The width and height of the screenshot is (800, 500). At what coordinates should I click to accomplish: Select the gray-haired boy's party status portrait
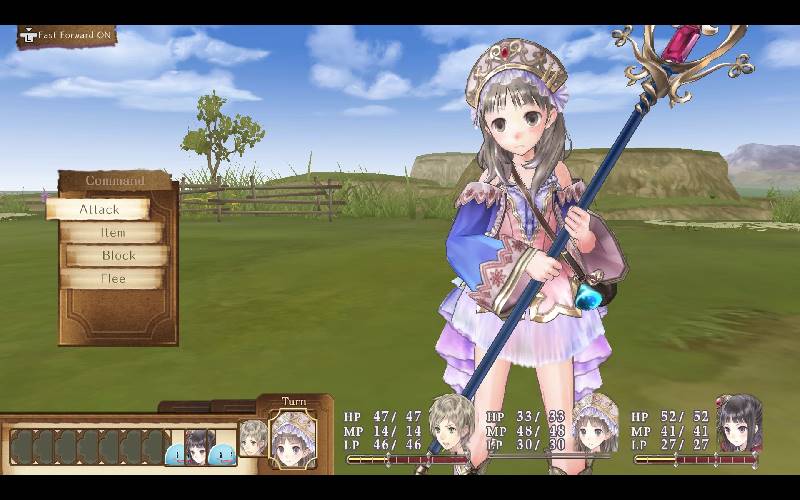(451, 421)
